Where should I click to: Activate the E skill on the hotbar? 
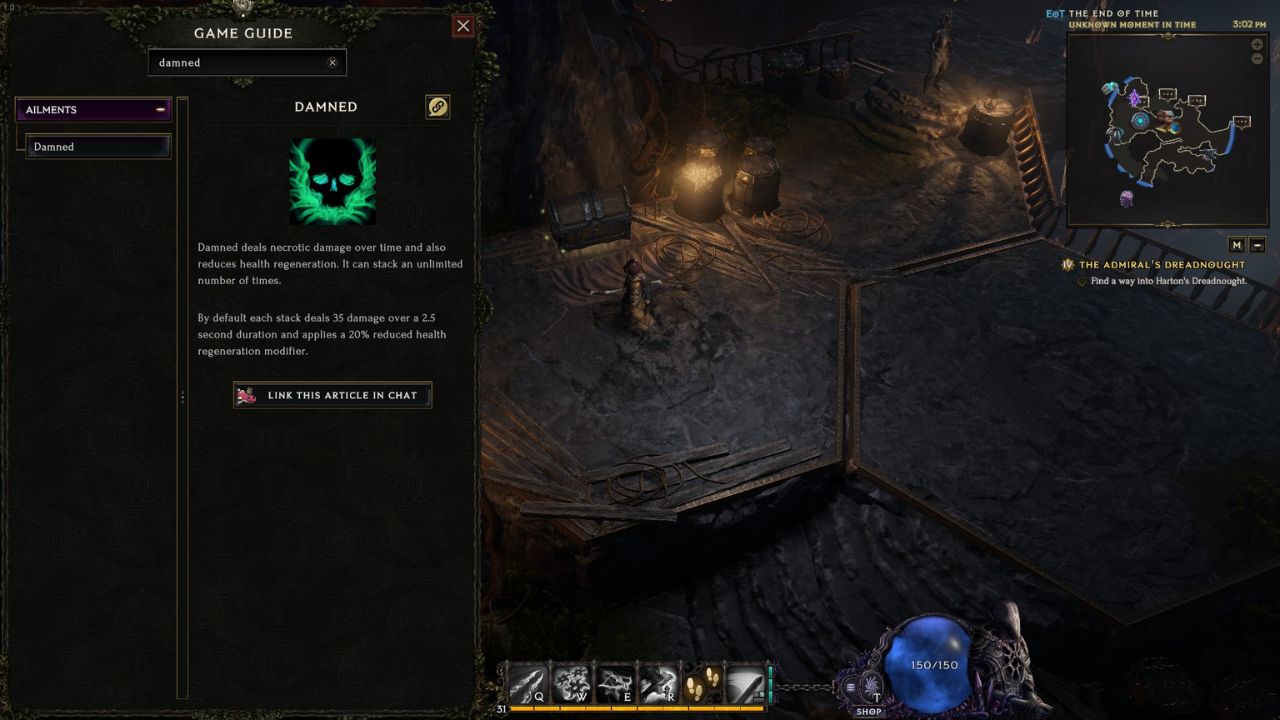615,682
